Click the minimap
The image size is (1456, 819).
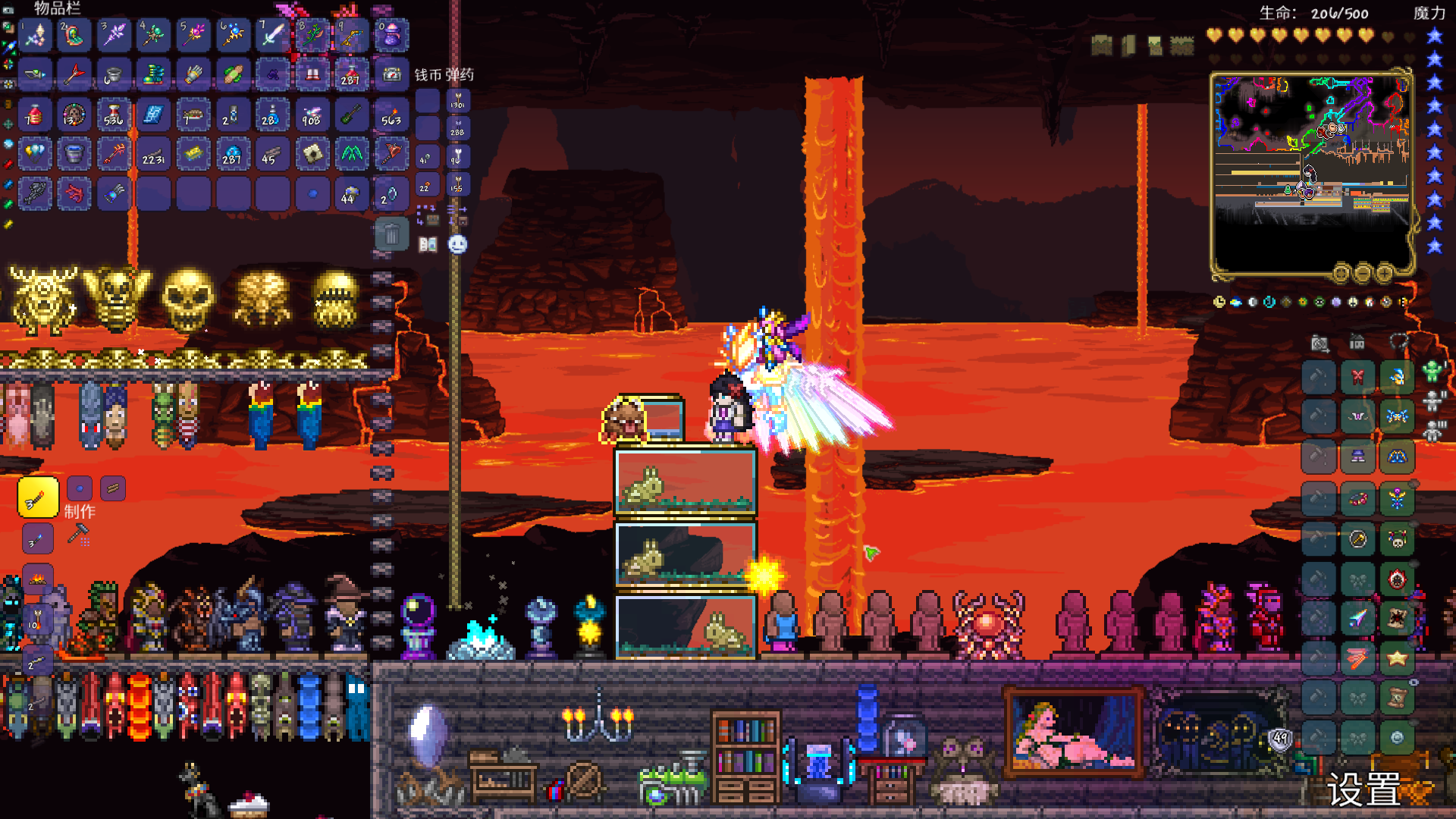(1311, 173)
